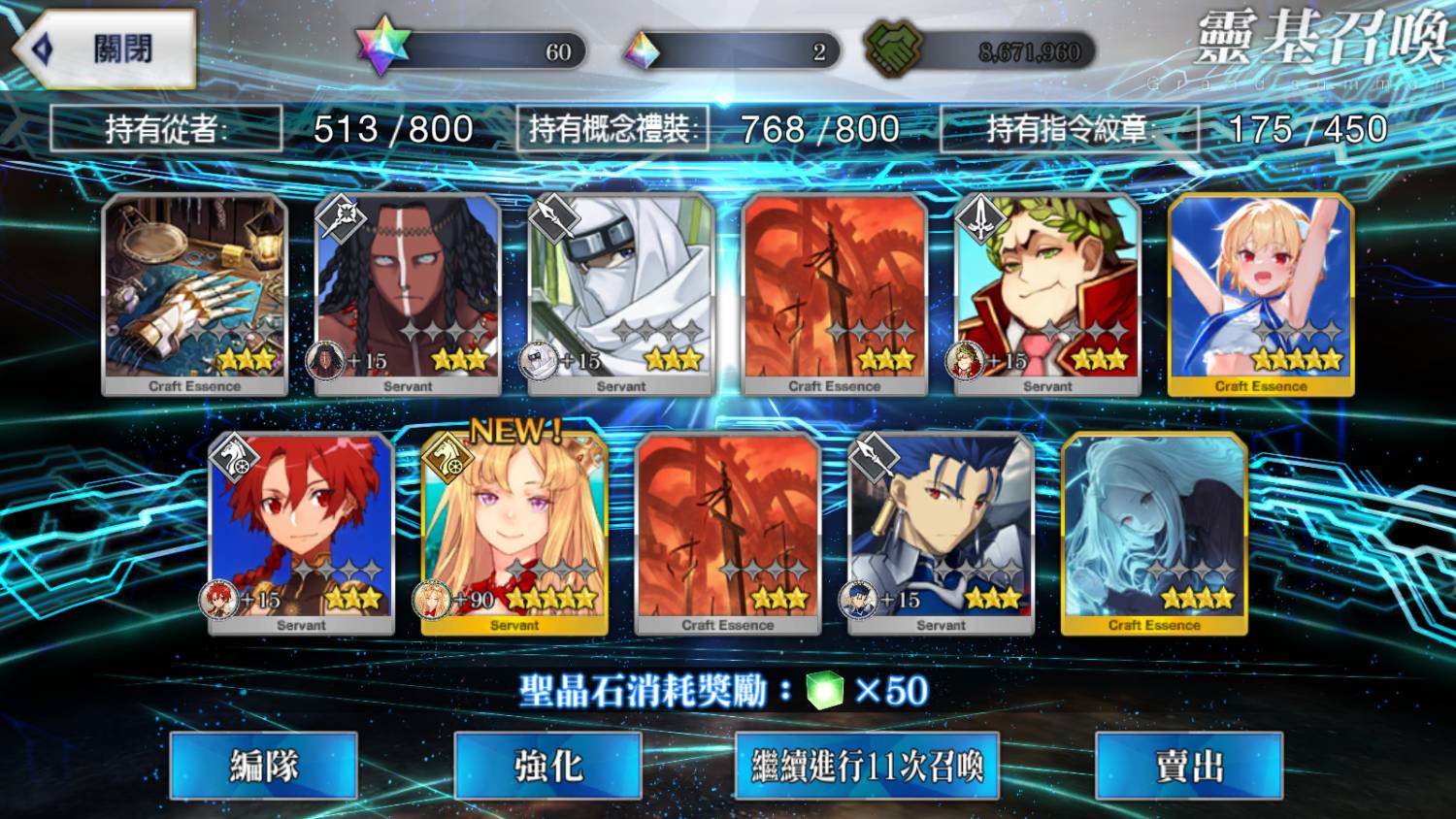
Task: Select the blue-haired Lancer Servant card
Action: 941,533
